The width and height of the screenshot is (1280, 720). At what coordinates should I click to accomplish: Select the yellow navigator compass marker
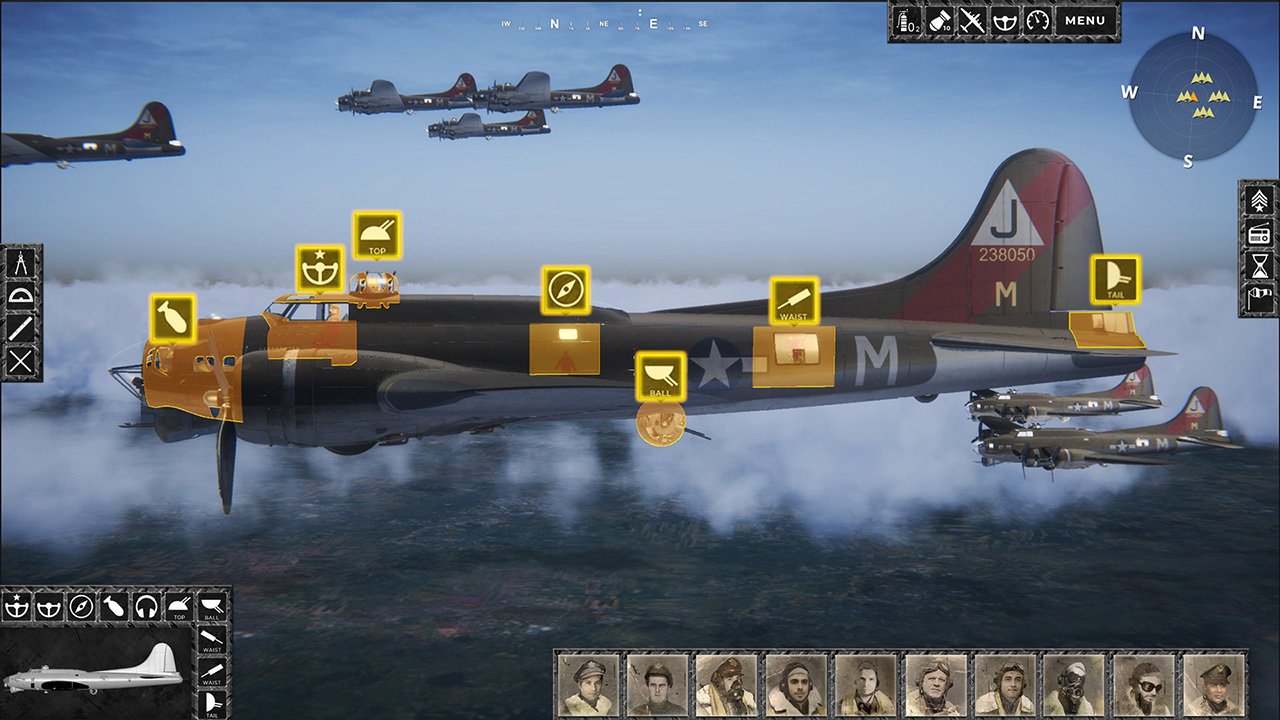(x=566, y=291)
